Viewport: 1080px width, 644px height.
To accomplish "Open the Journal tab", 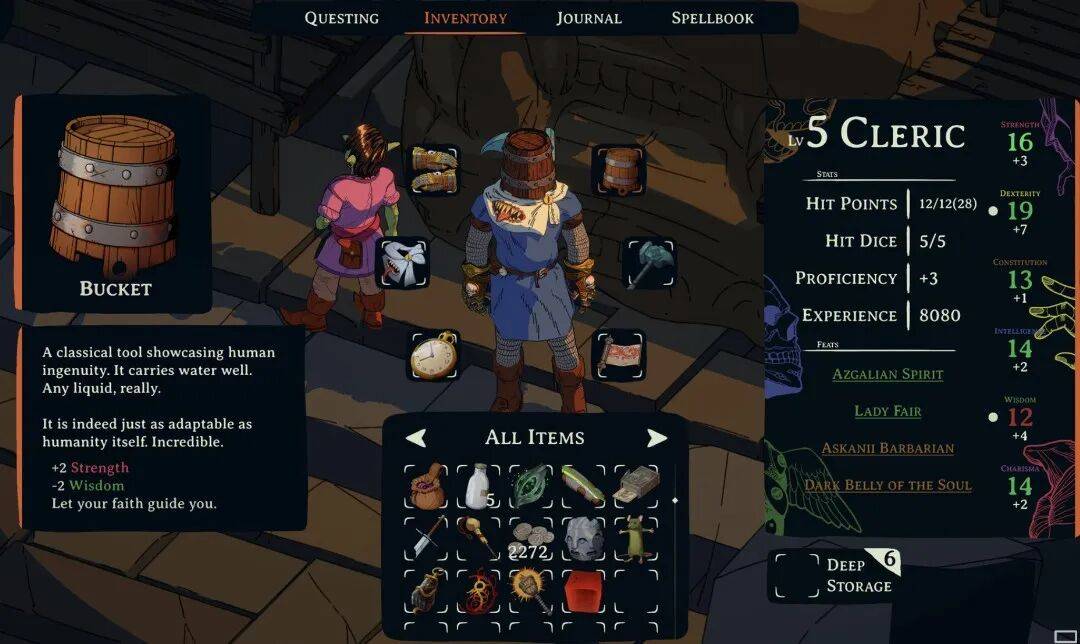I will point(589,18).
